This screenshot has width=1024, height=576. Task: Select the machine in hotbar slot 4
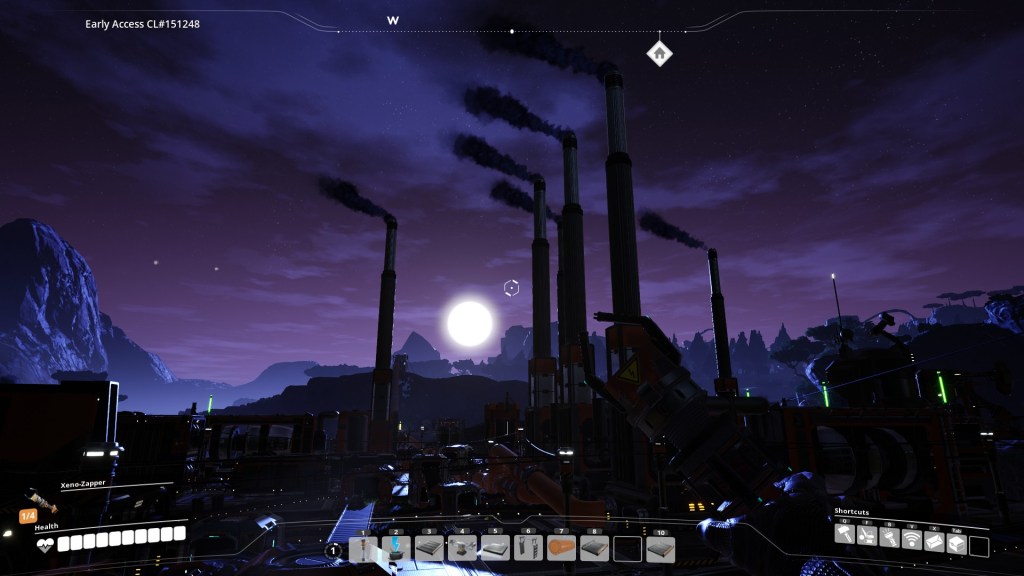click(462, 549)
